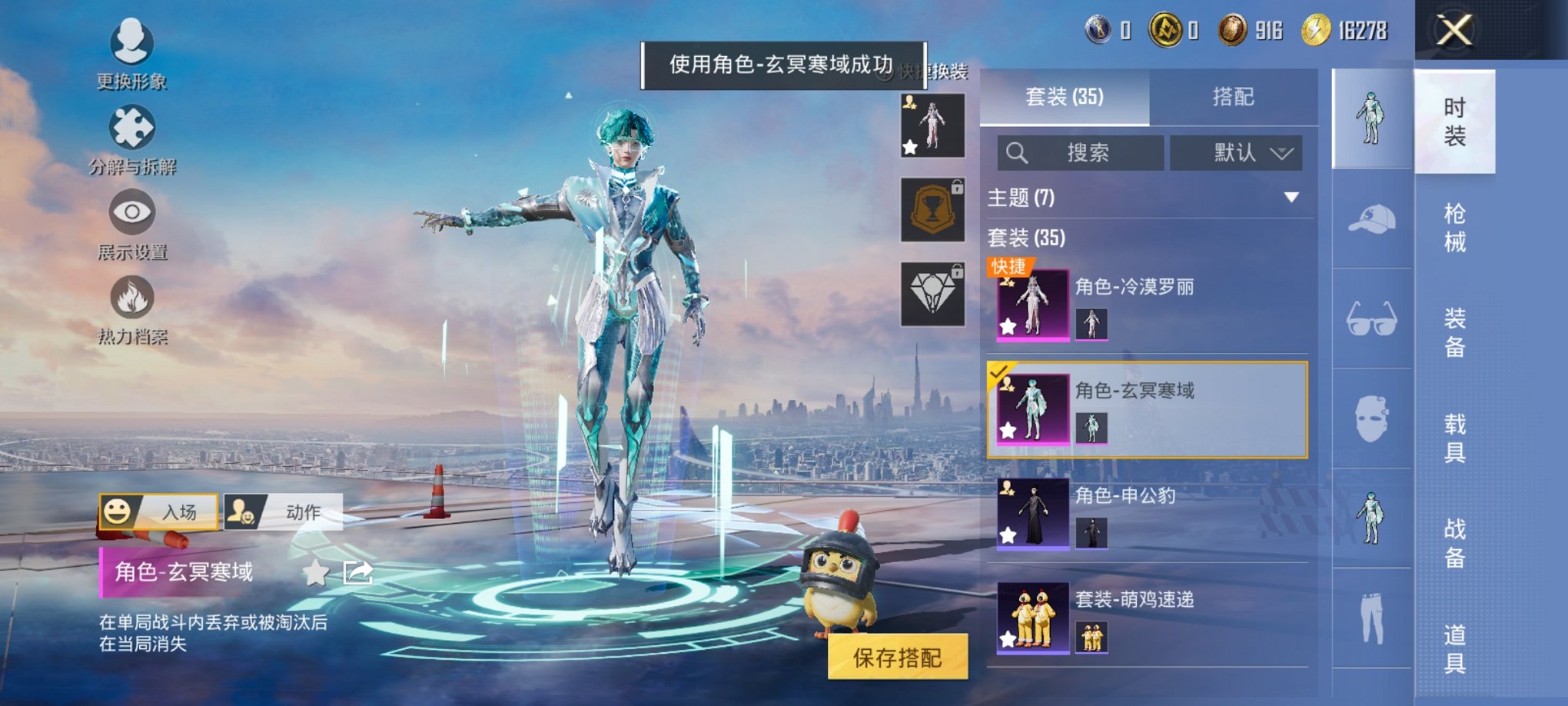
Task: Collapse the 主题 (7) section
Action: [1291, 196]
